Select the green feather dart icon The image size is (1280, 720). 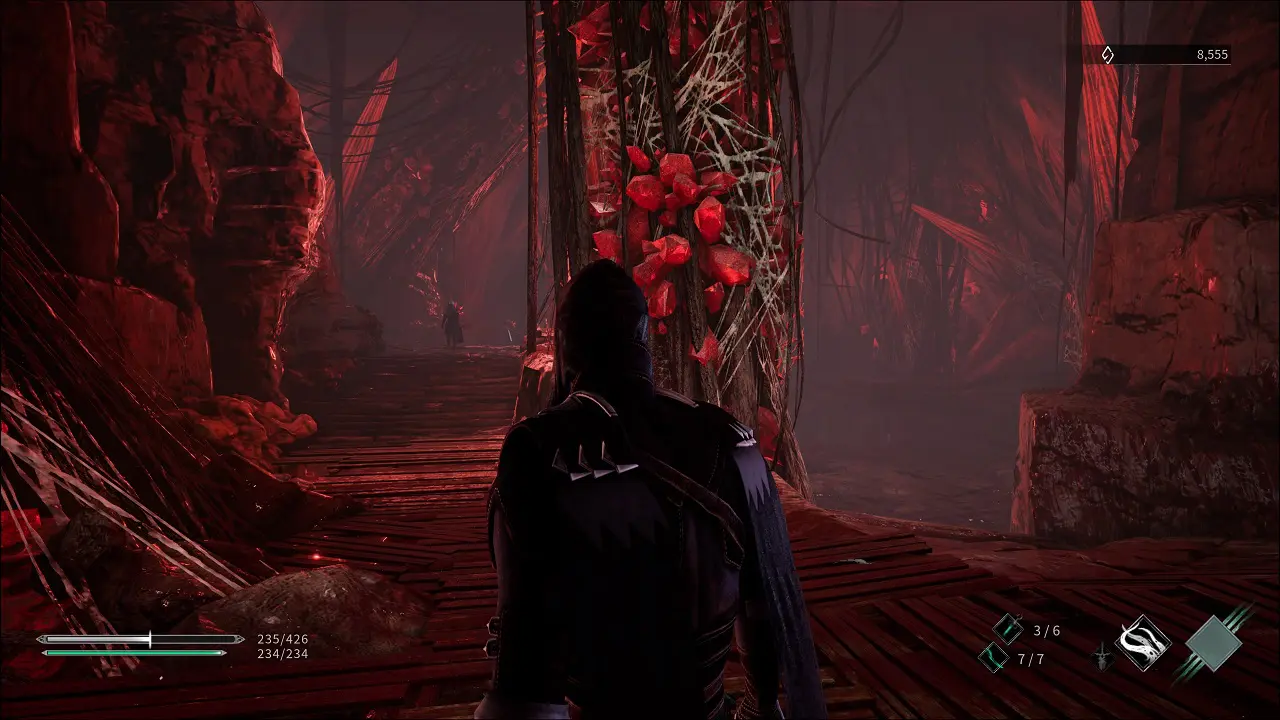click(x=992, y=657)
